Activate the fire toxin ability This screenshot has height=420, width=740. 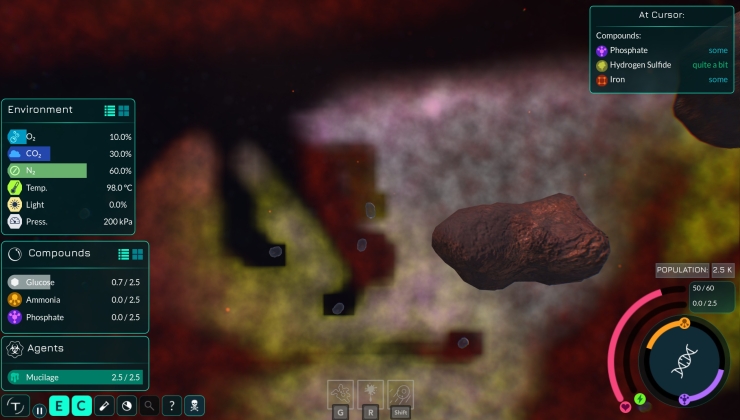[x=371, y=391]
